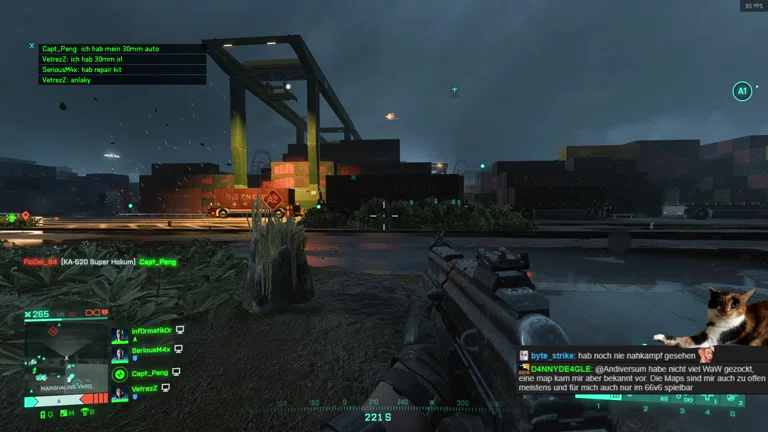Screen dimensions: 768x432
Task: Close the squad chat with the X icon
Action: (32, 46)
